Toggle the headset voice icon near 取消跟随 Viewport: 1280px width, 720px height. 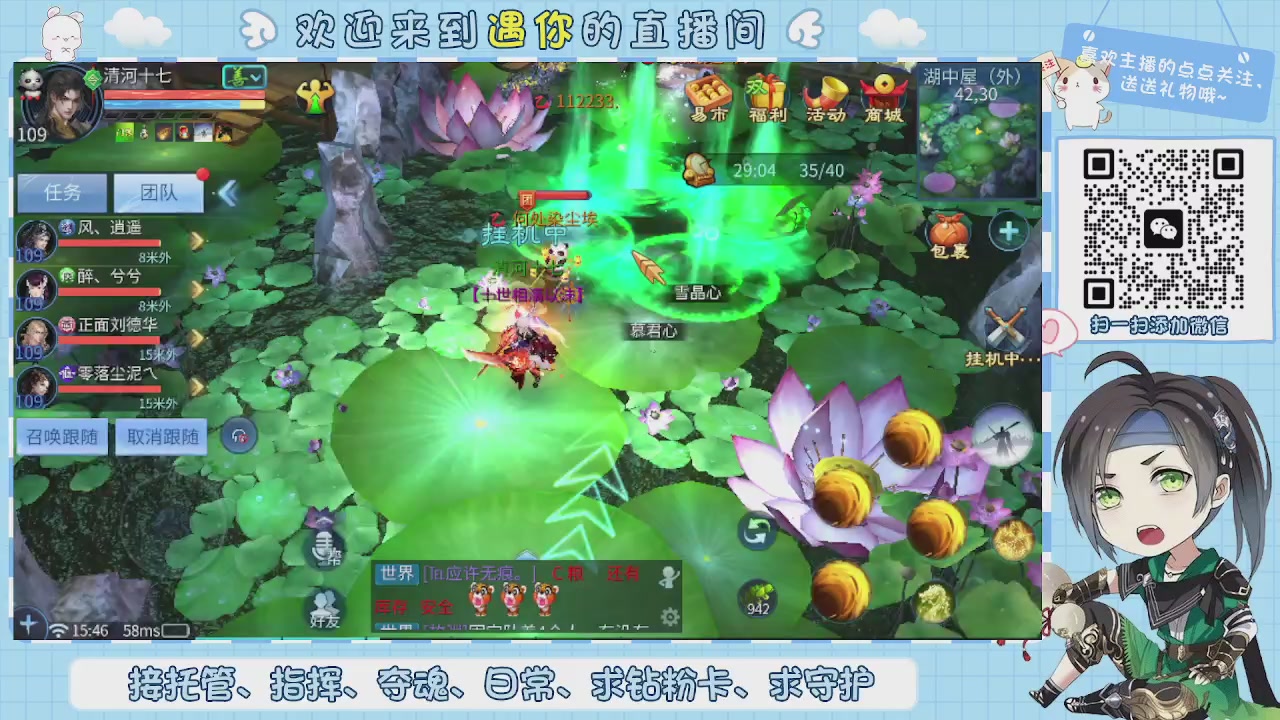click(240, 436)
